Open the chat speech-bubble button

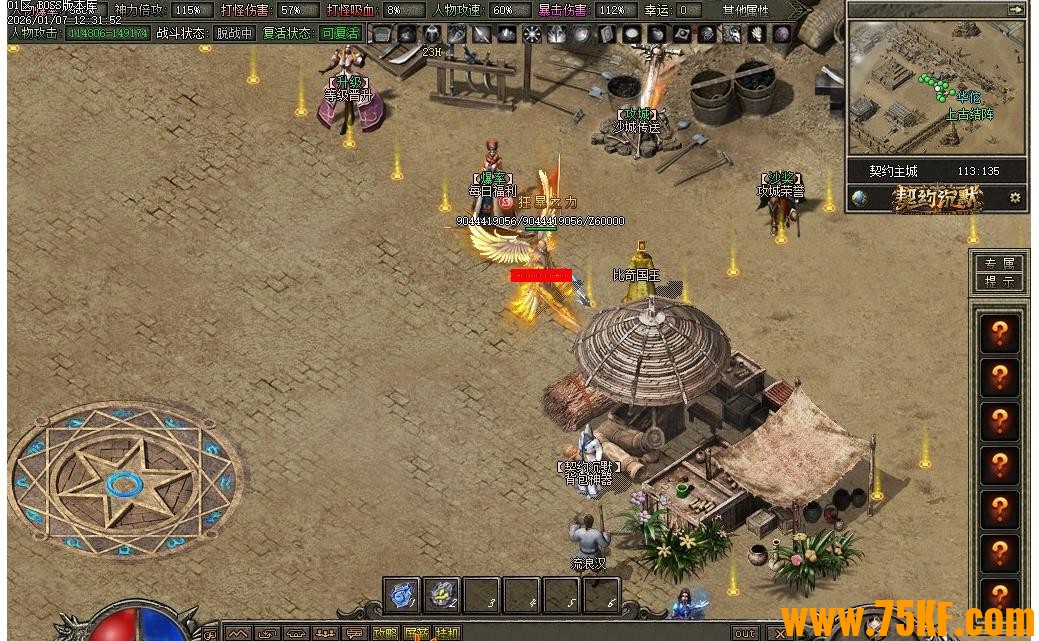pos(354,633)
